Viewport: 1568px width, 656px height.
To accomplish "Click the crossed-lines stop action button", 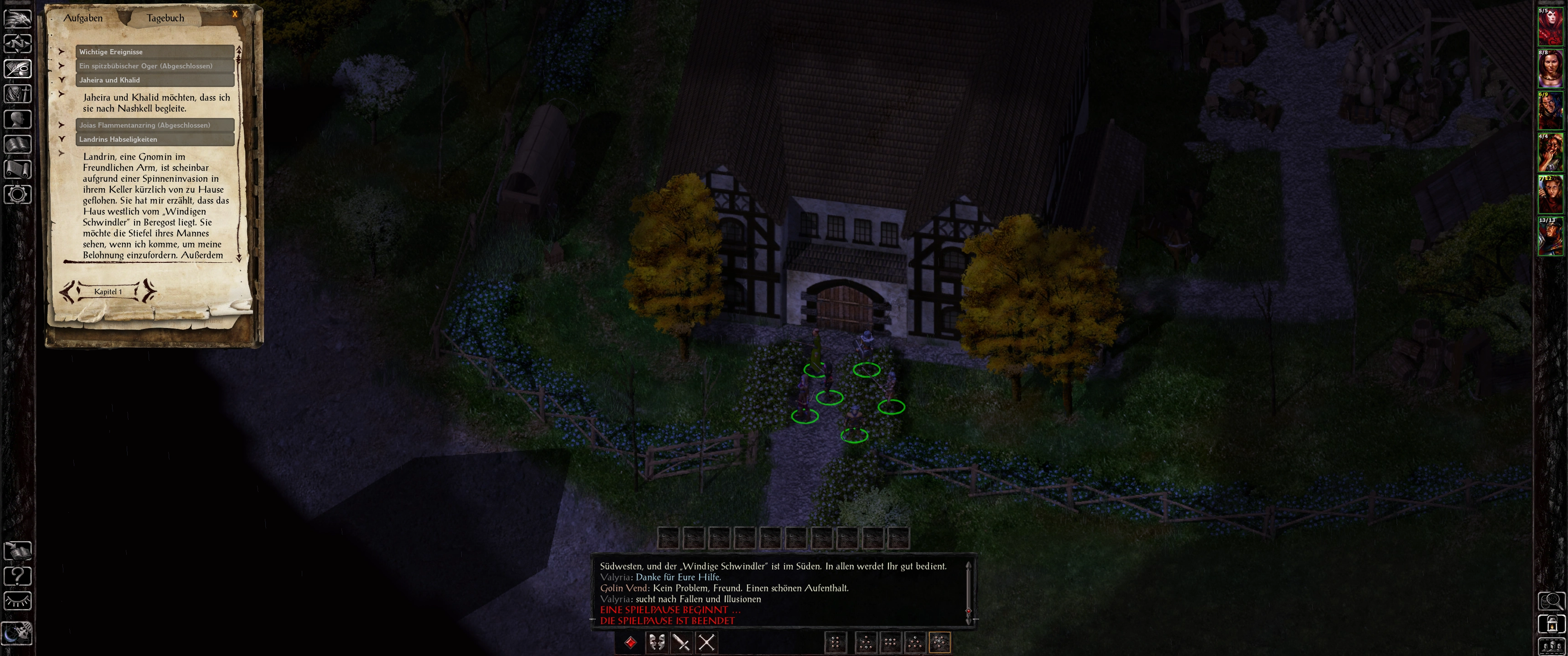I will point(706,642).
